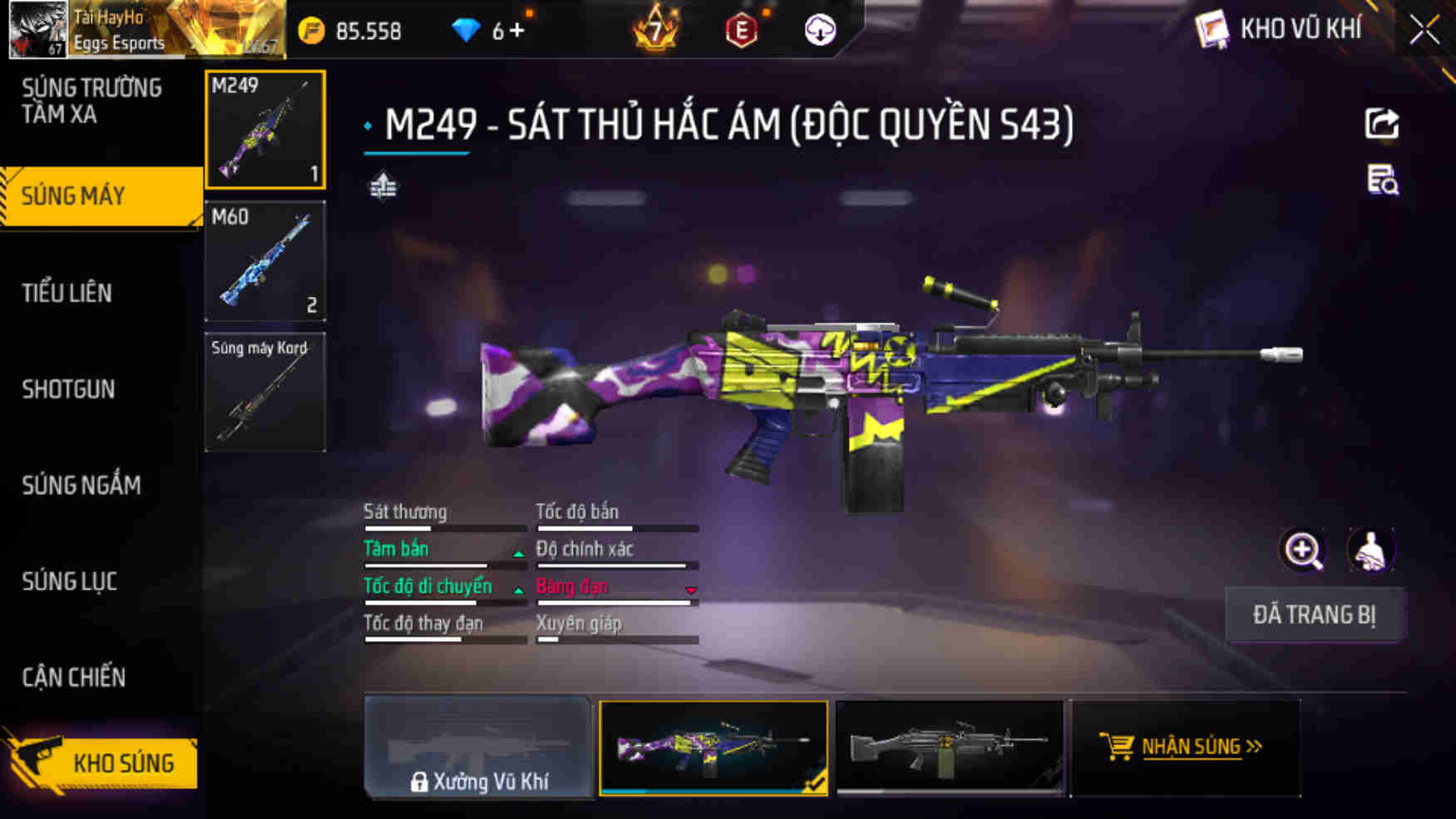Open the character preview icon beside zoom

pos(1370,550)
